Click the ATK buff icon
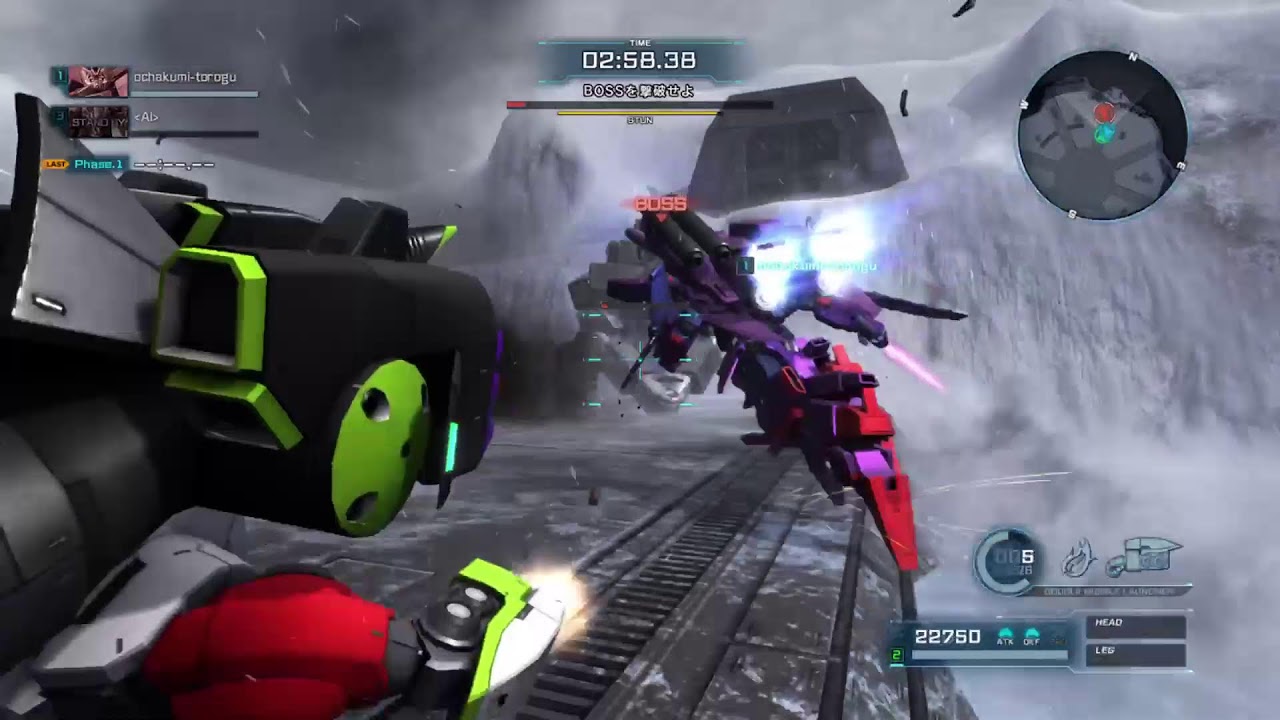Viewport: 1280px width, 720px height. tap(1005, 637)
